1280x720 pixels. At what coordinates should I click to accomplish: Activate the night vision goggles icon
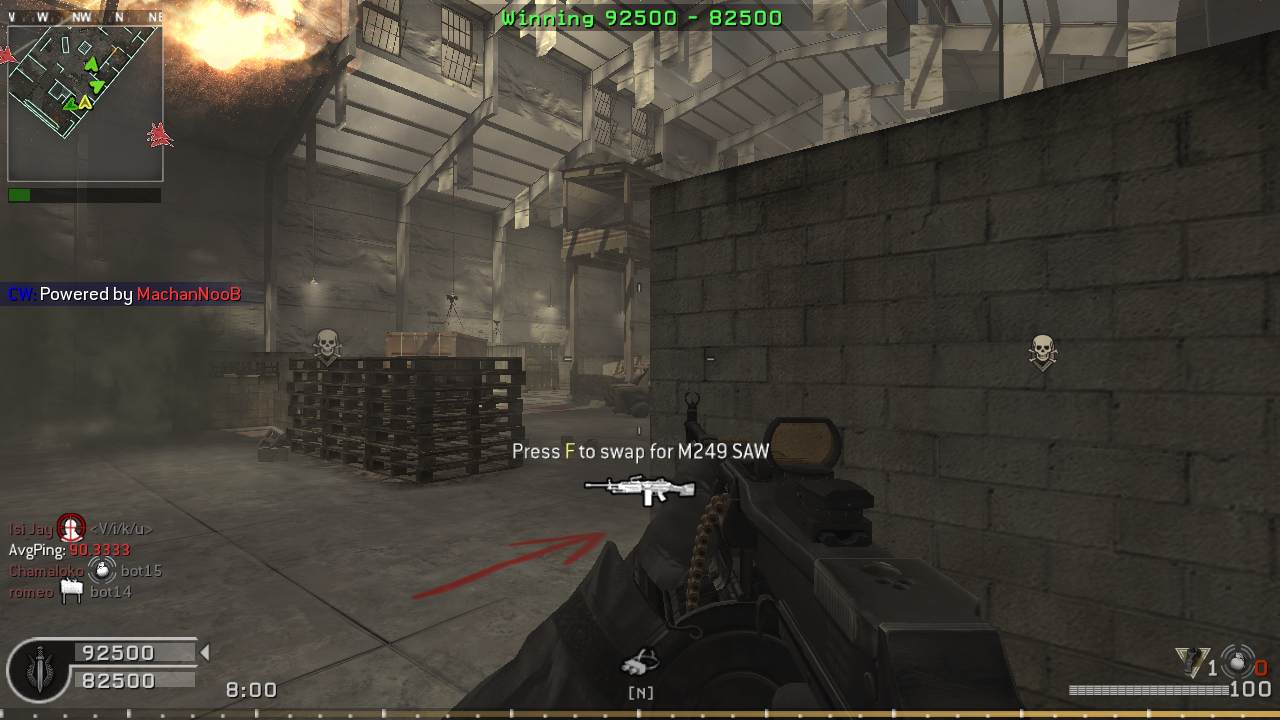(x=640, y=662)
